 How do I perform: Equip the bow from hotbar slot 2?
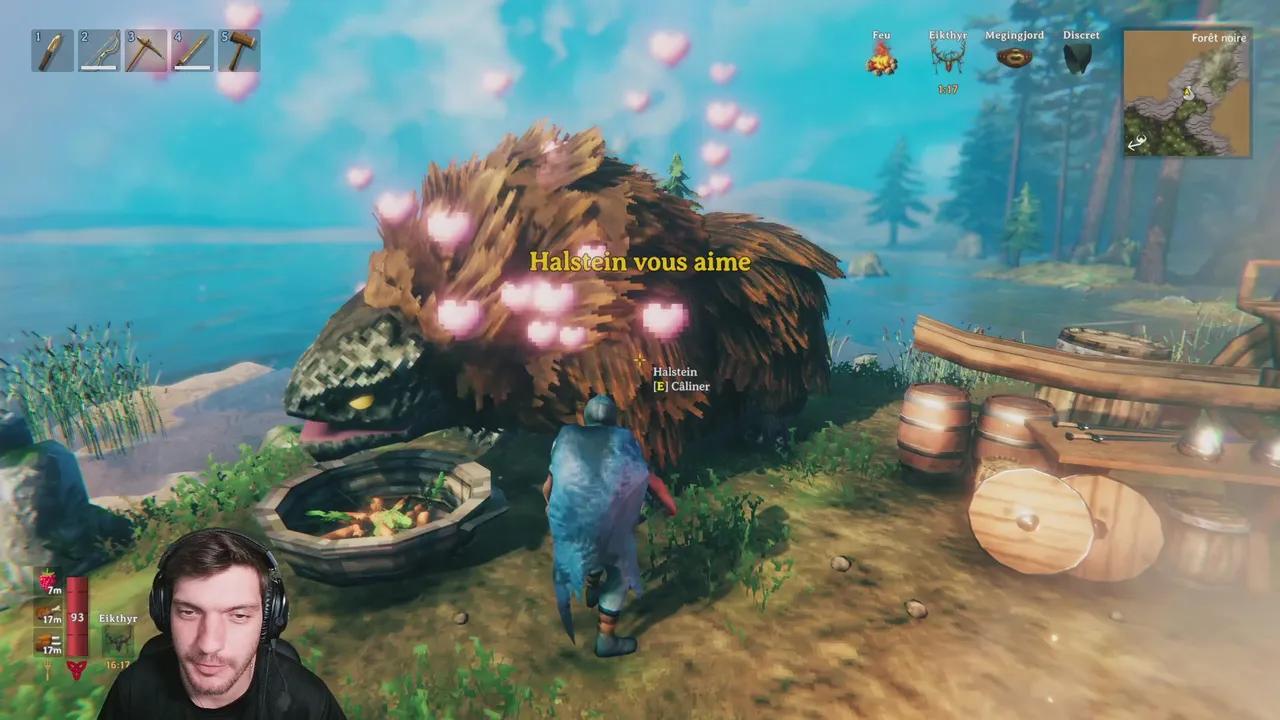point(99,51)
